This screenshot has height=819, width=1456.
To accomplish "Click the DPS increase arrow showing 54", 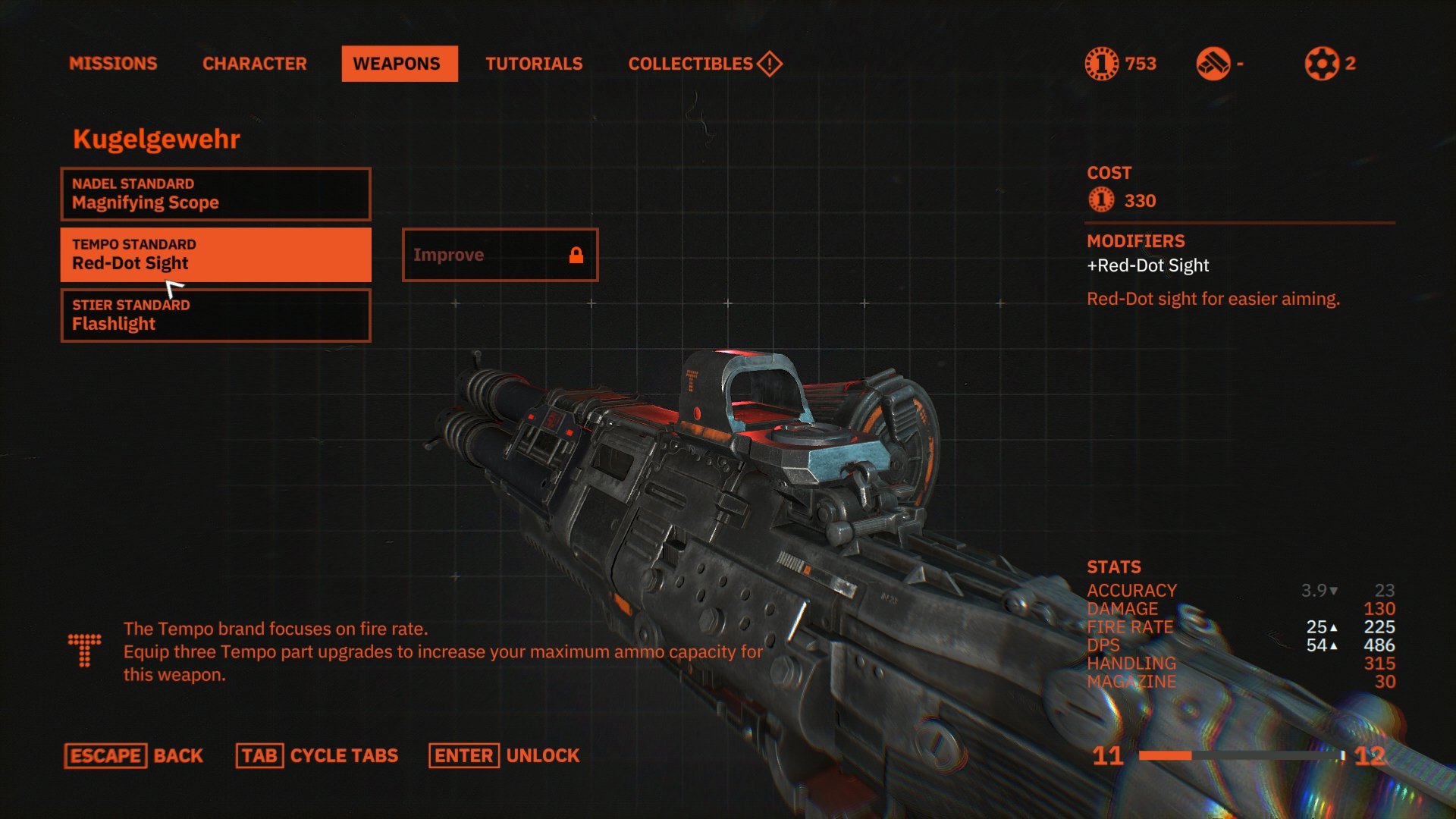I will pos(1333,645).
